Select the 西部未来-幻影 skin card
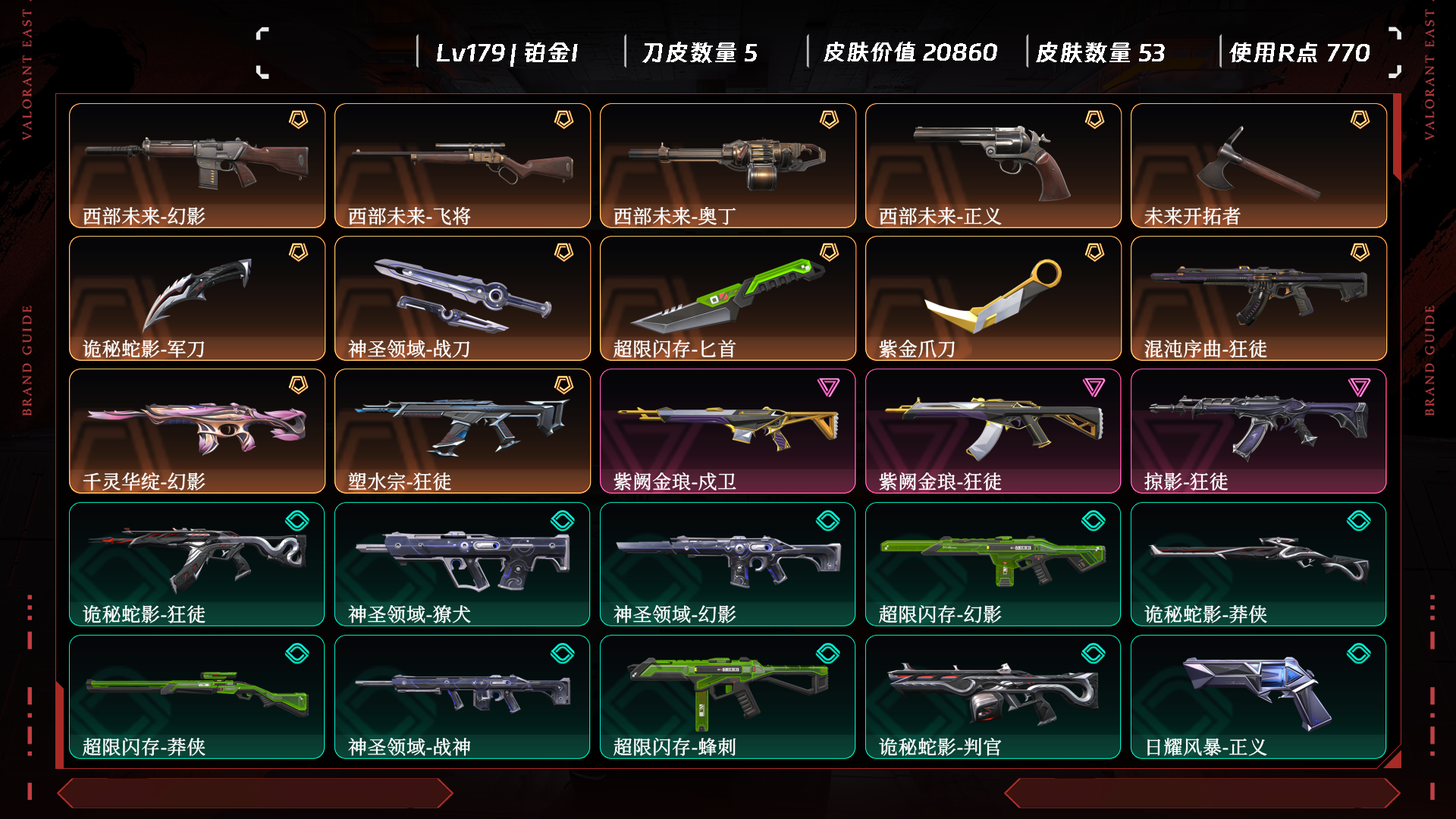 [197, 165]
